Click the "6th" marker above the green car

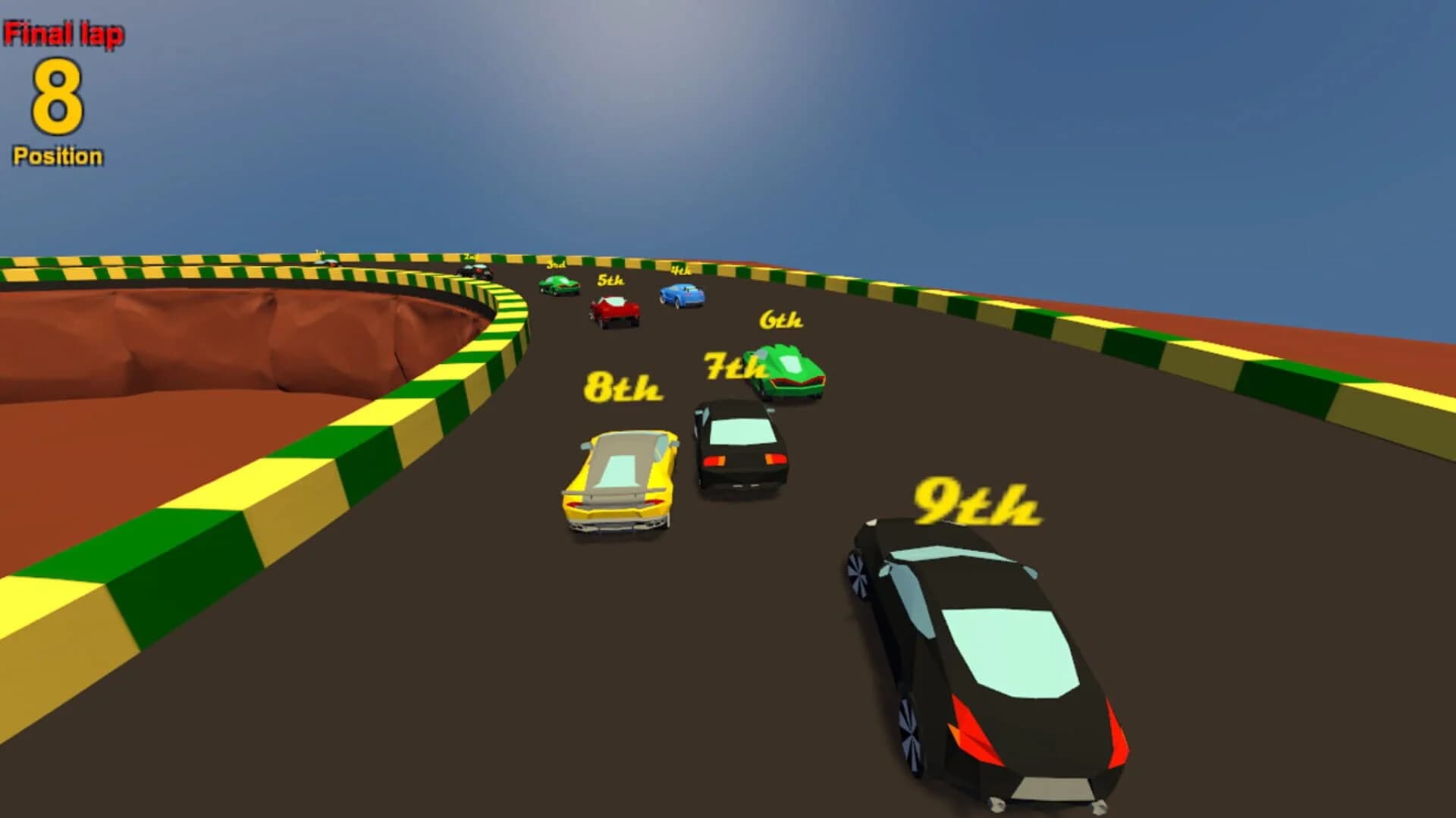click(x=780, y=319)
